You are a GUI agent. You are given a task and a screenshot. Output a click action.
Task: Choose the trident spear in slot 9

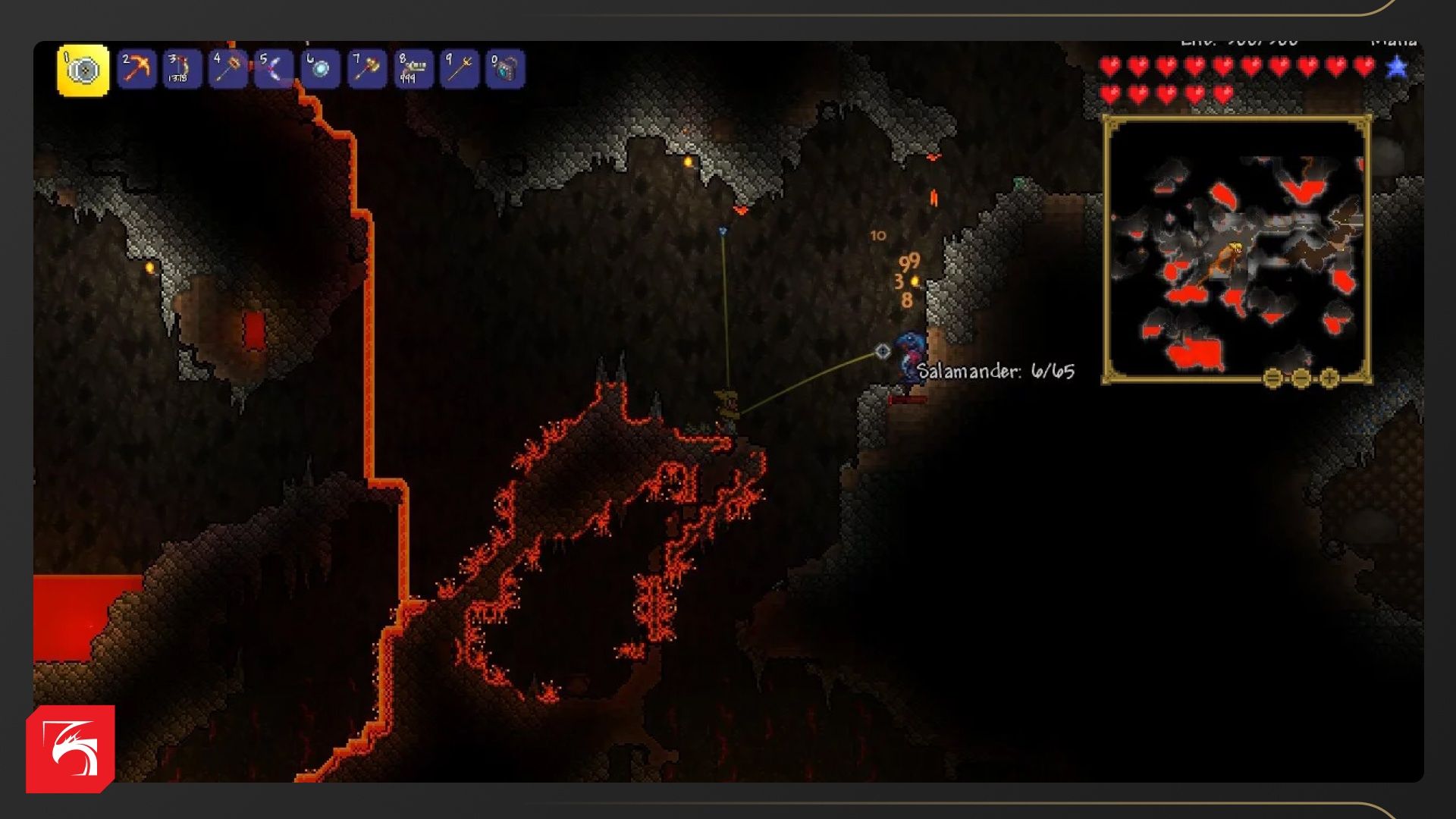click(460, 70)
